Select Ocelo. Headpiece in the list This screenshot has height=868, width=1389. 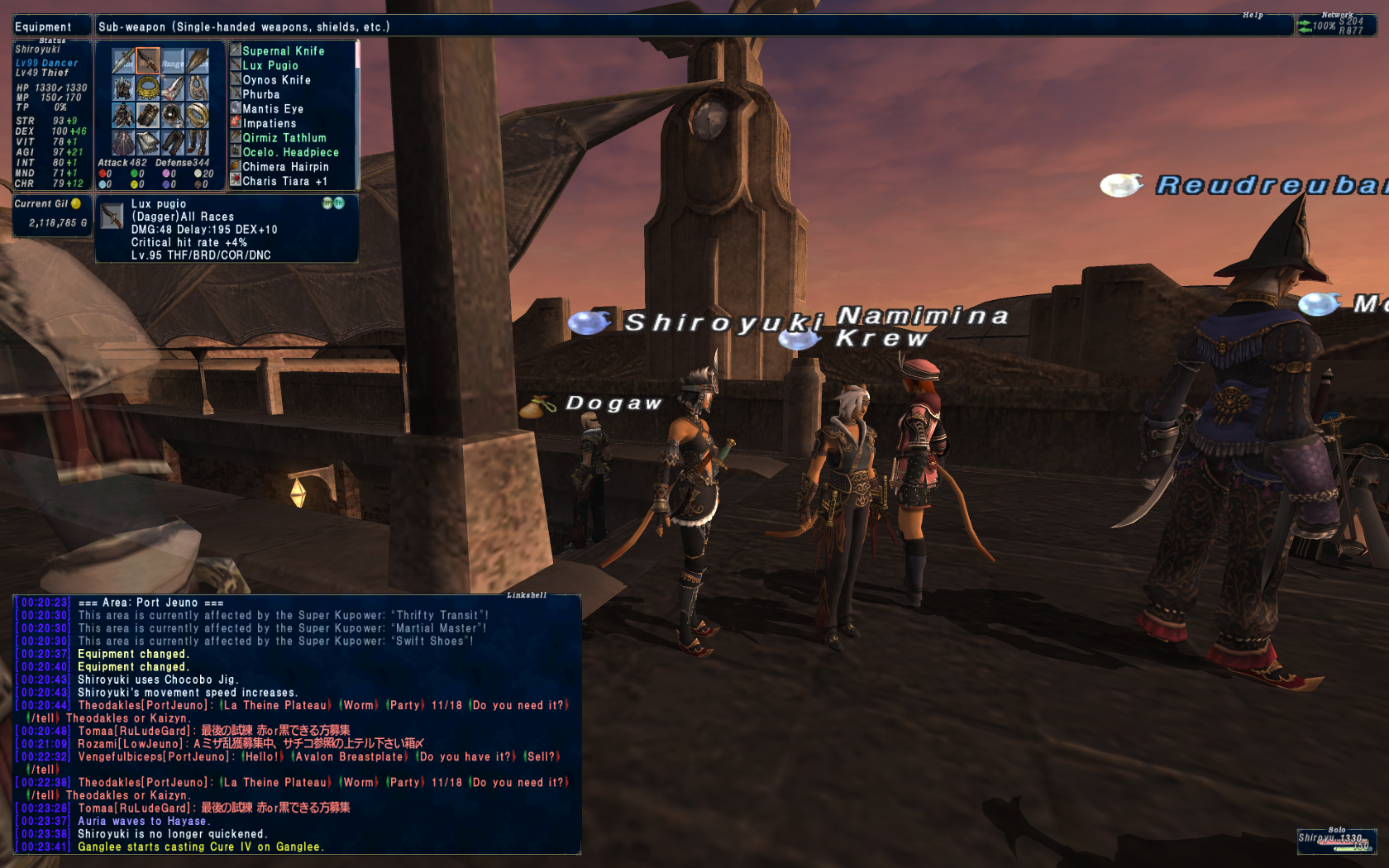(290, 152)
